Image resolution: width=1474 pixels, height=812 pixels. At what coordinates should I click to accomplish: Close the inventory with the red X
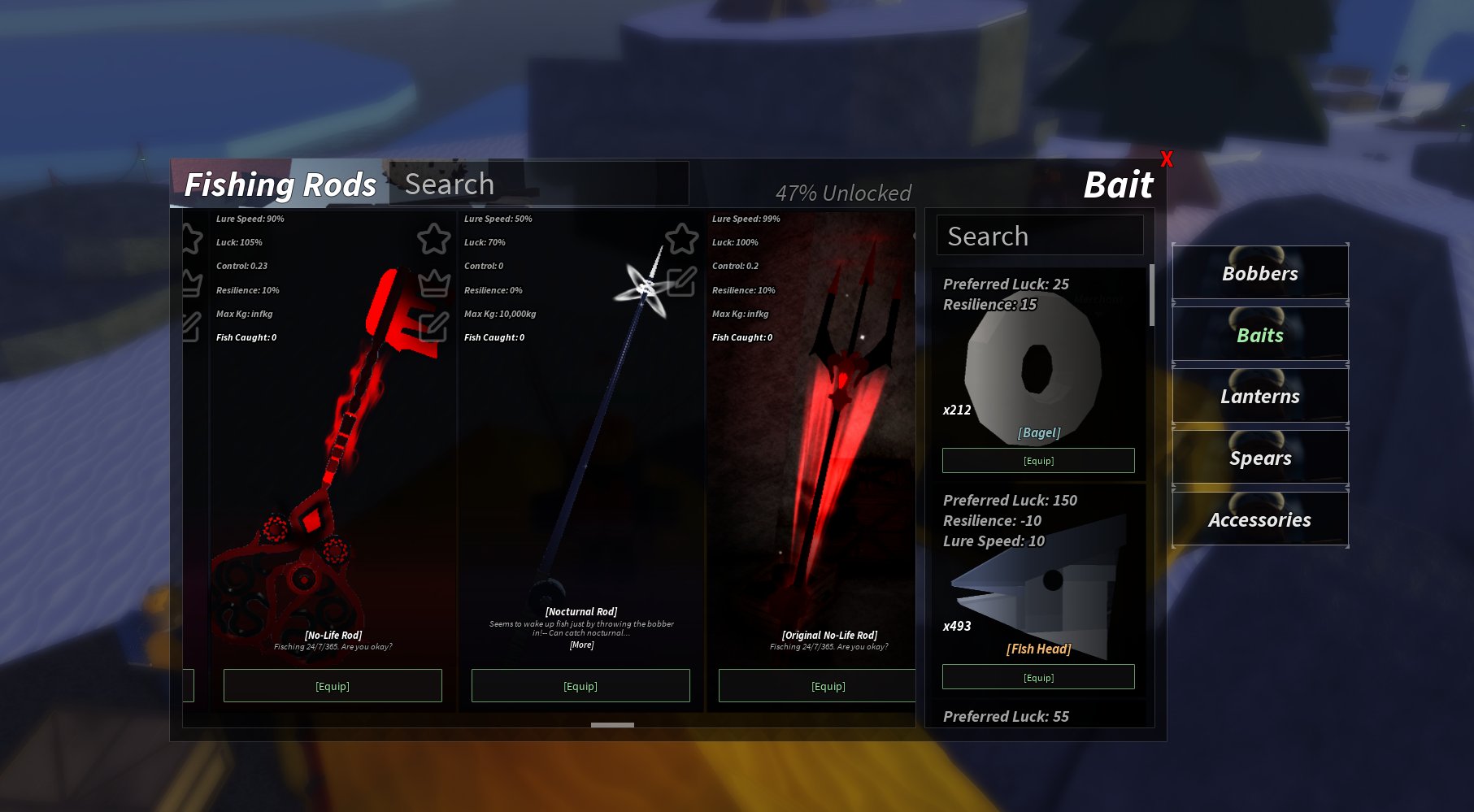pos(1167,159)
